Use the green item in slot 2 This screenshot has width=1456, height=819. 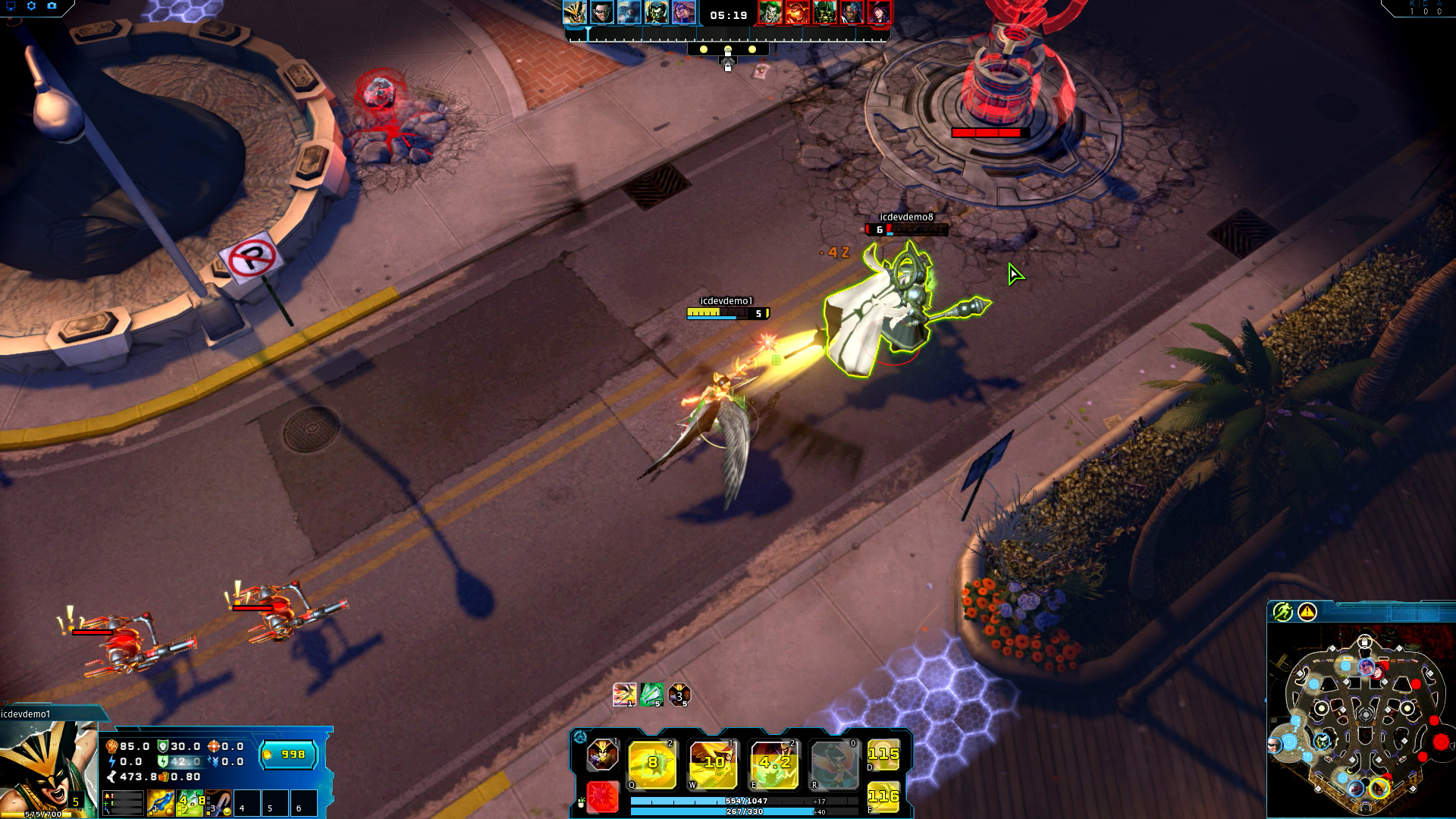point(190,803)
